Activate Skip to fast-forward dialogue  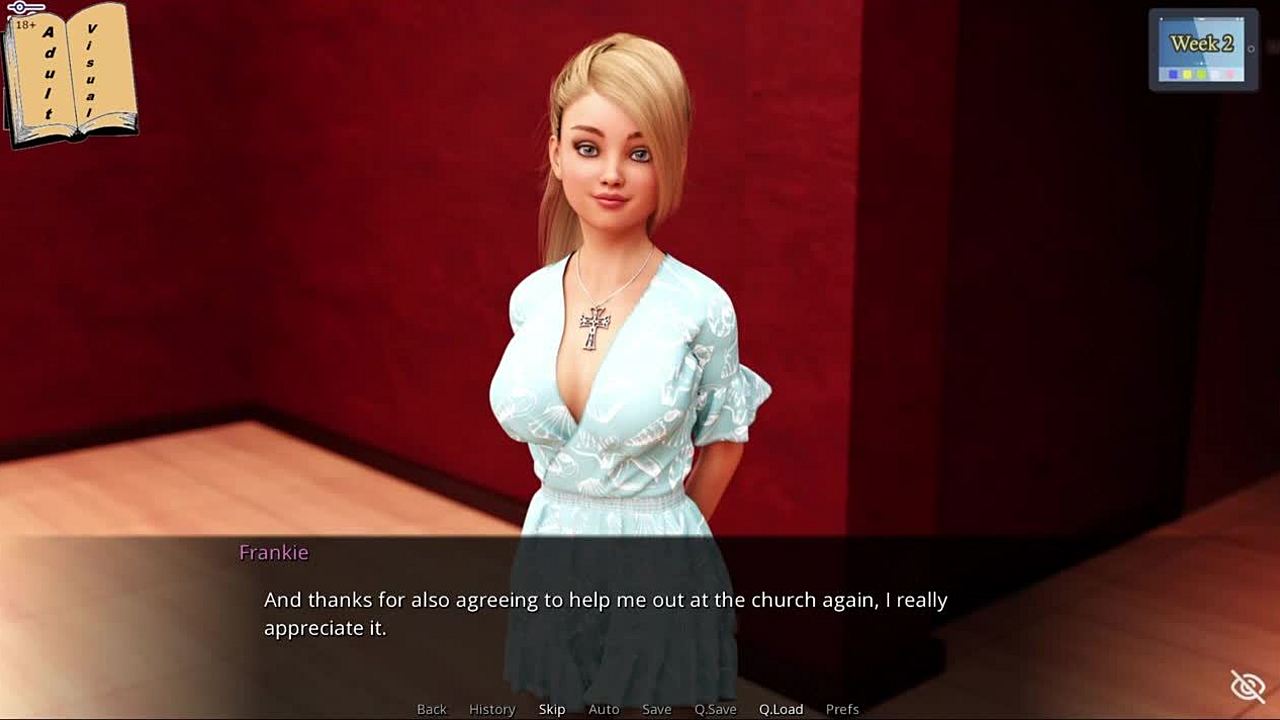tap(552, 709)
